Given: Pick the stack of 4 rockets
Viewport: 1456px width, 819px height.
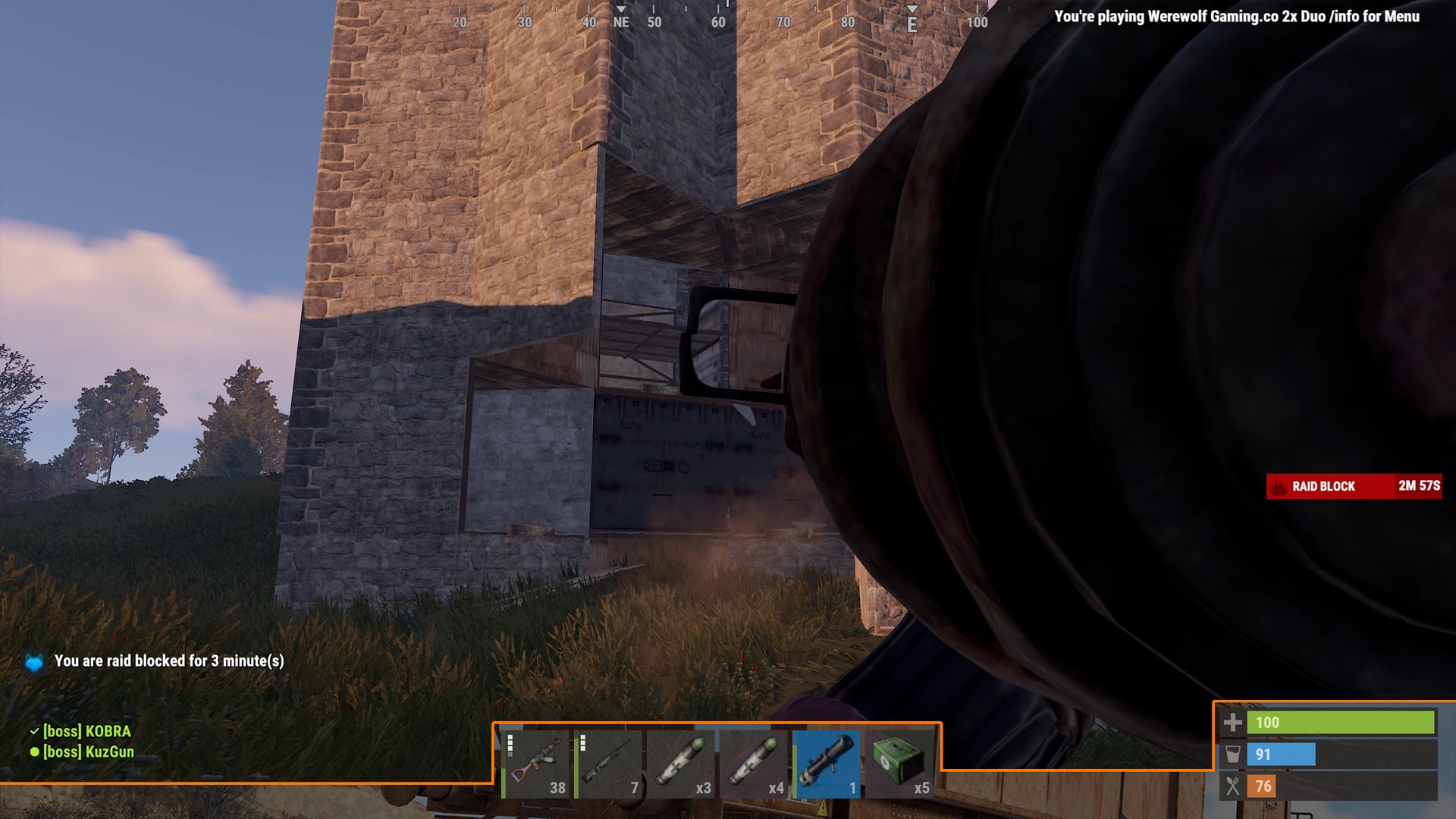Looking at the screenshot, I should [754, 764].
